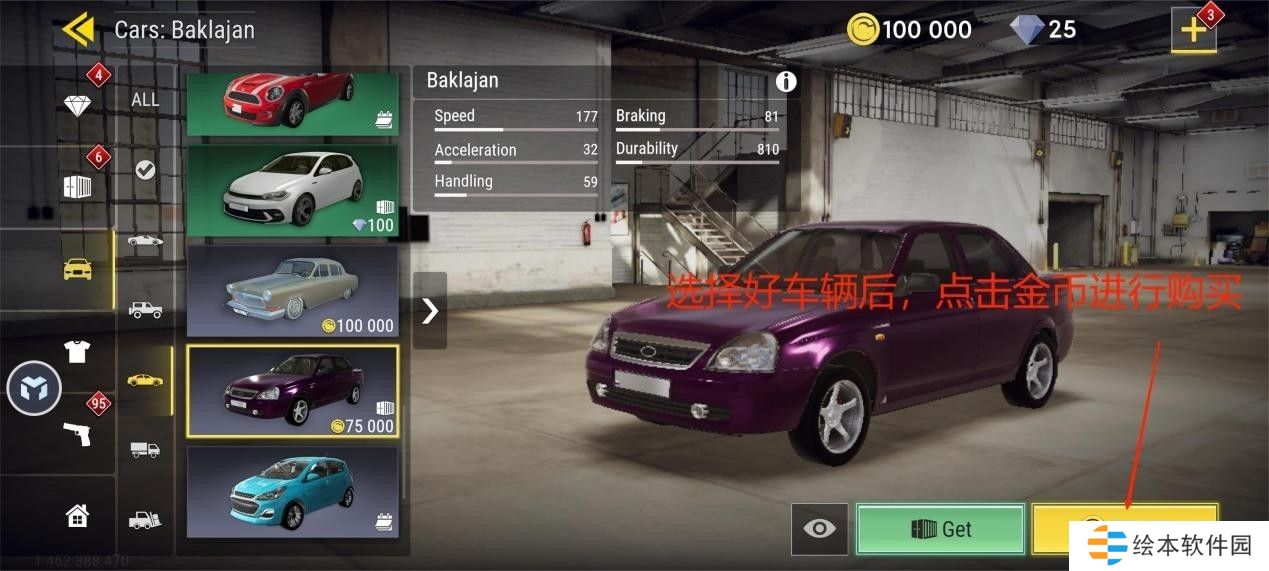Open the pistol weapons category
The height and width of the screenshot is (571, 1269).
pos(77,433)
